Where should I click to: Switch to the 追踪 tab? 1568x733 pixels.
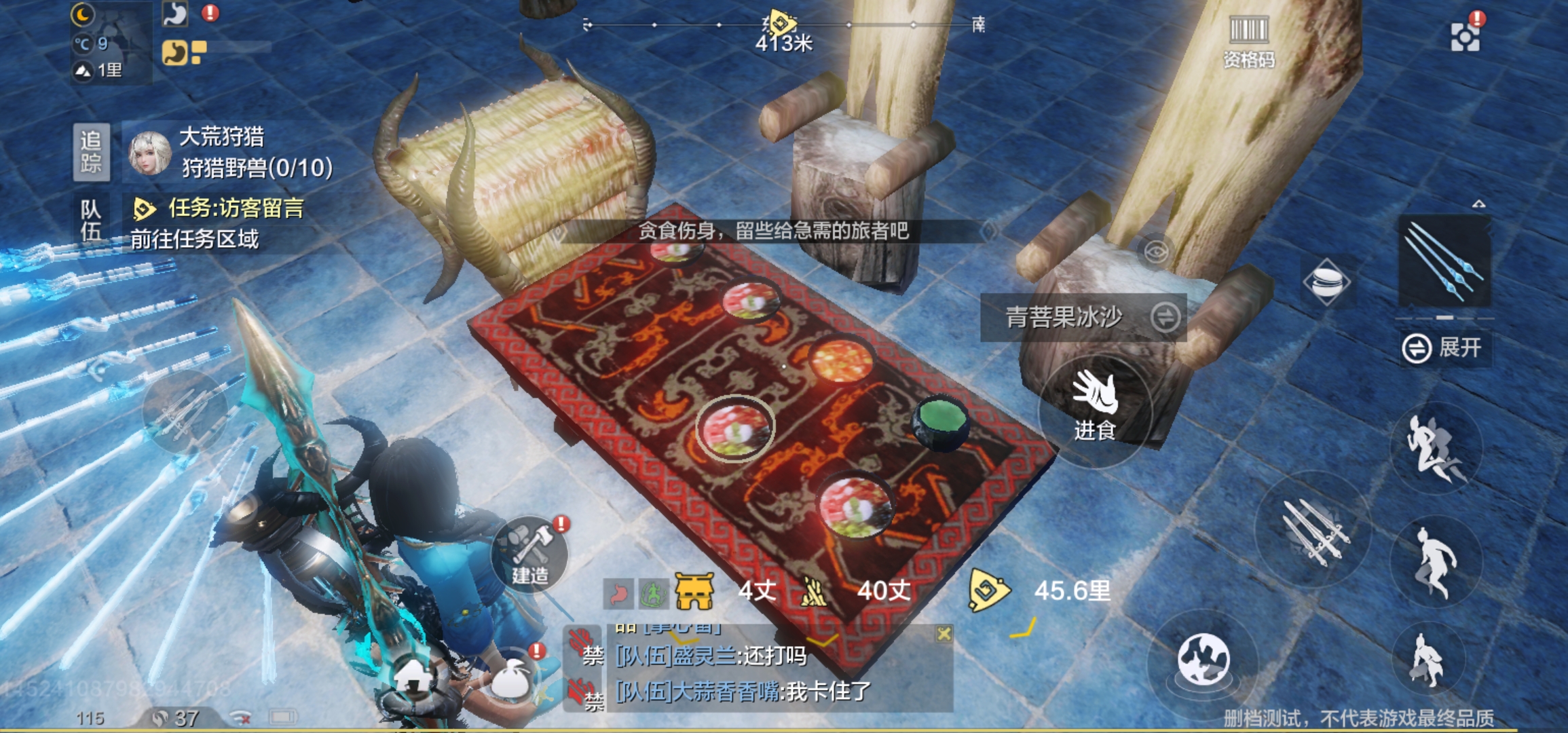pyautogui.click(x=90, y=151)
